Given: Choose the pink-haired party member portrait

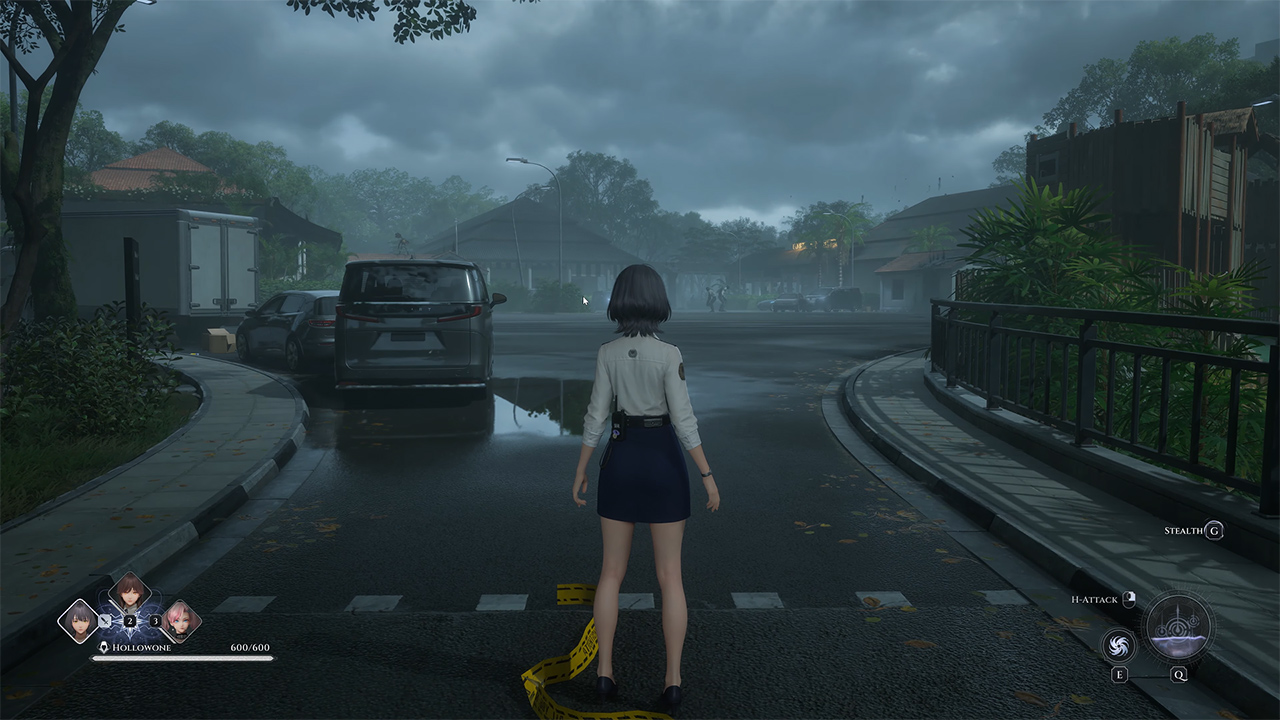Looking at the screenshot, I should 180,620.
